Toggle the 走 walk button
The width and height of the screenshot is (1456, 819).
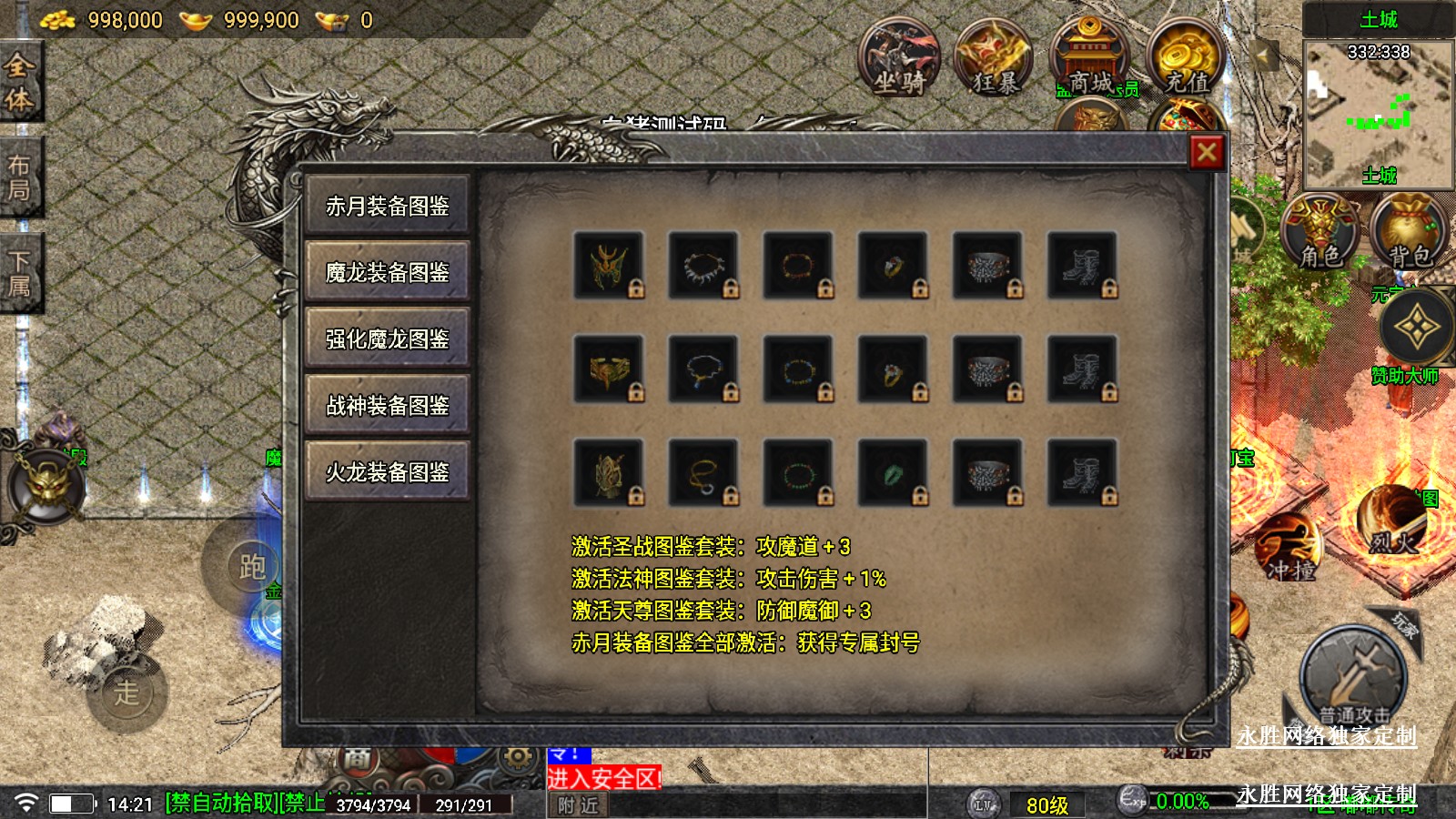126,692
